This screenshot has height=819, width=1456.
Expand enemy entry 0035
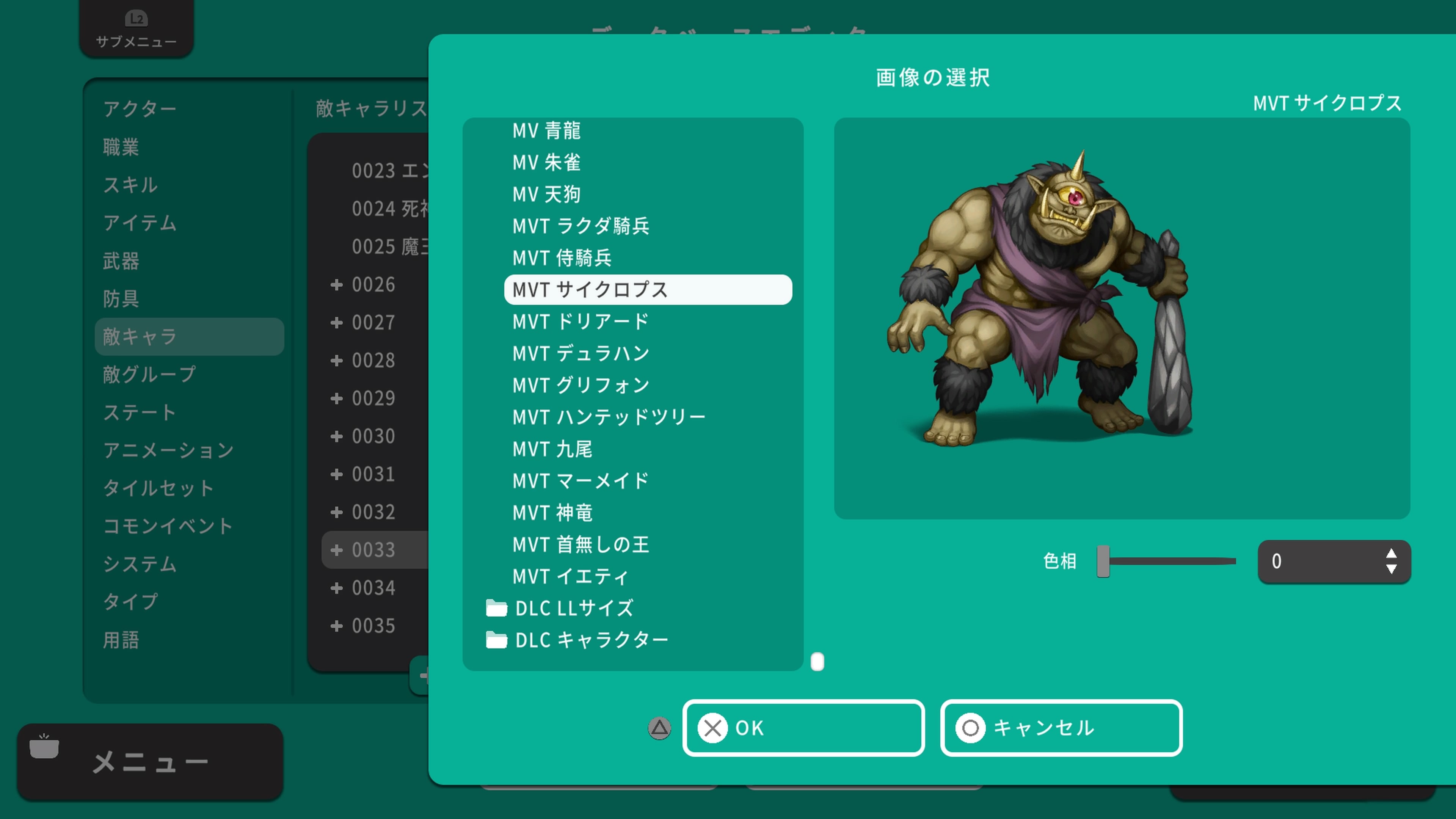pyautogui.click(x=337, y=626)
